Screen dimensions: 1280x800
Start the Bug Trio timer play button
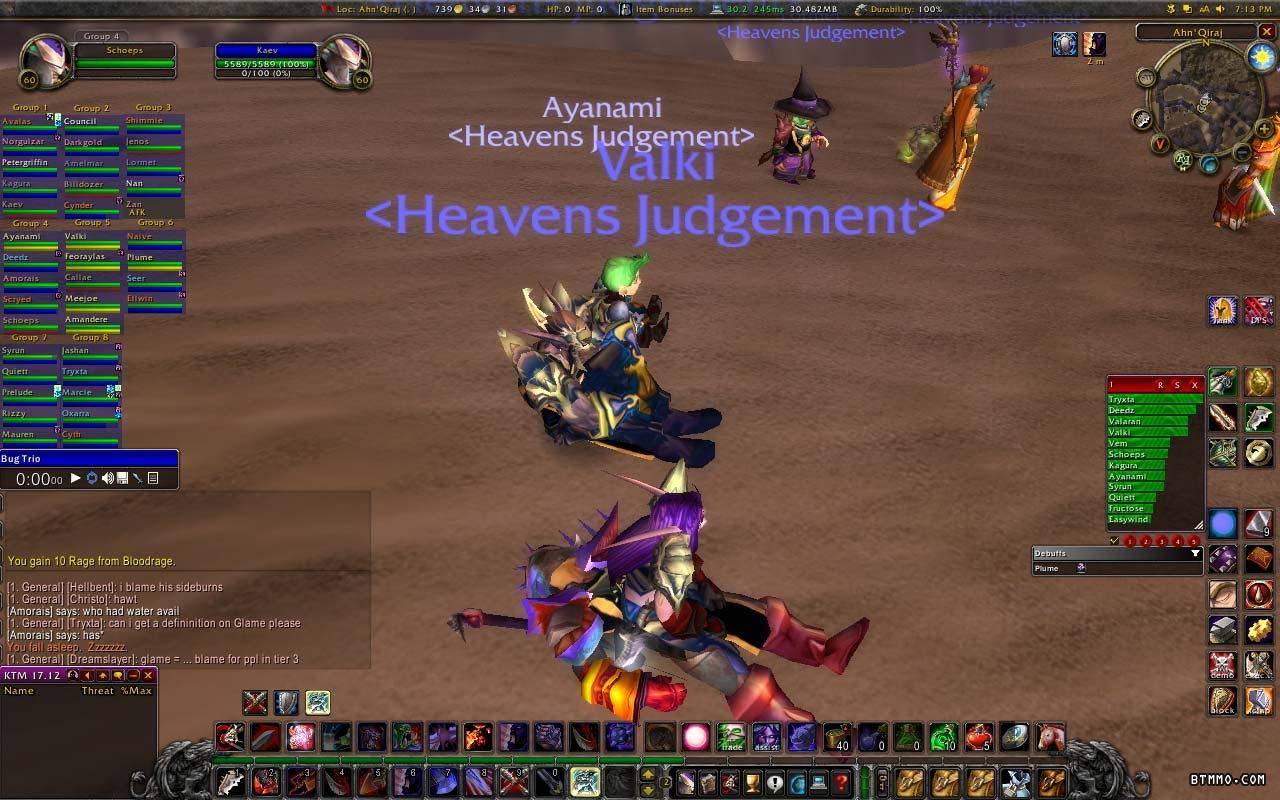(76, 479)
